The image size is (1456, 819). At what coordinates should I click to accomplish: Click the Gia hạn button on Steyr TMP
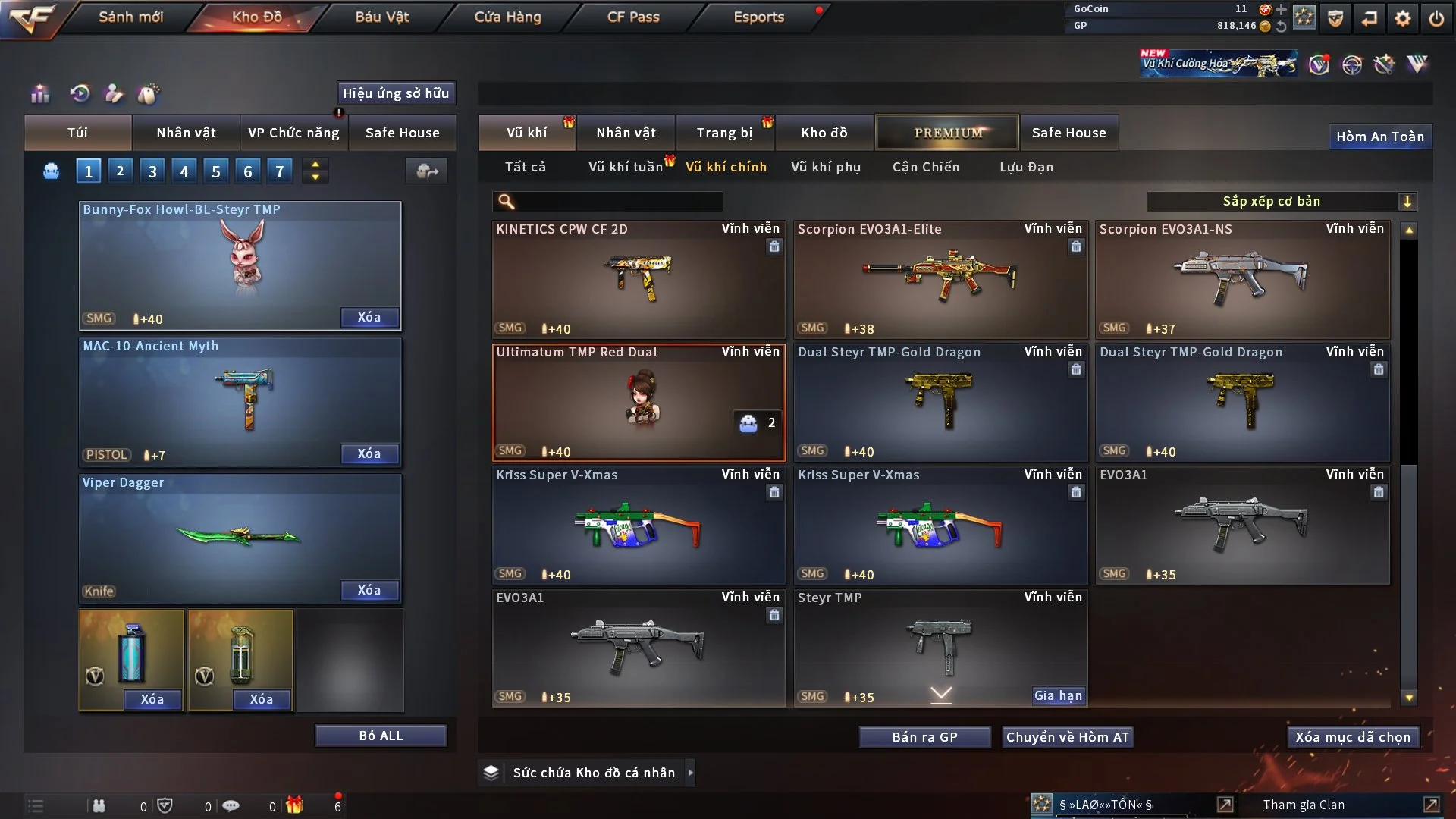point(1058,695)
